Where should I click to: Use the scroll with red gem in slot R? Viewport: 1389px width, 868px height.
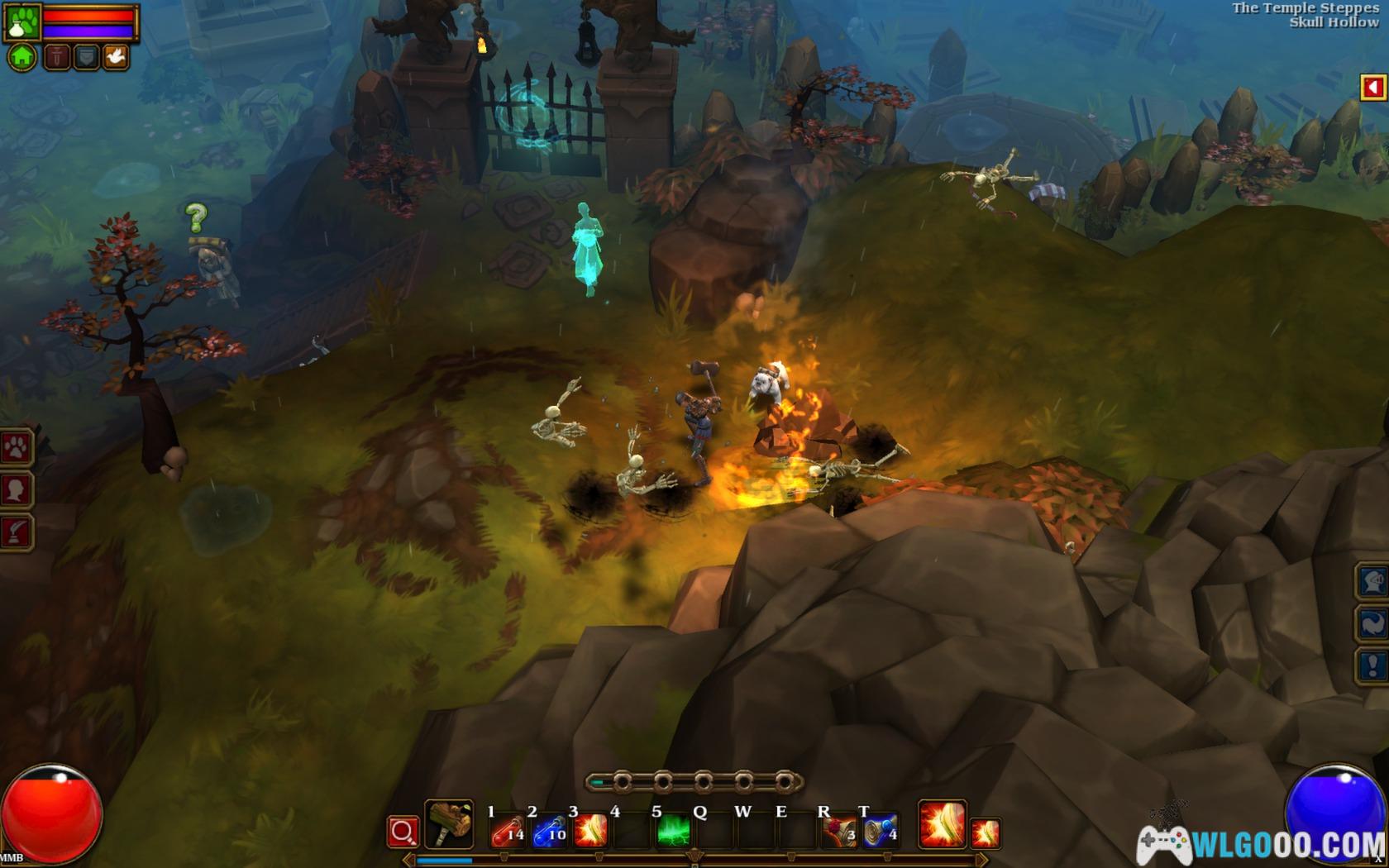click(838, 831)
